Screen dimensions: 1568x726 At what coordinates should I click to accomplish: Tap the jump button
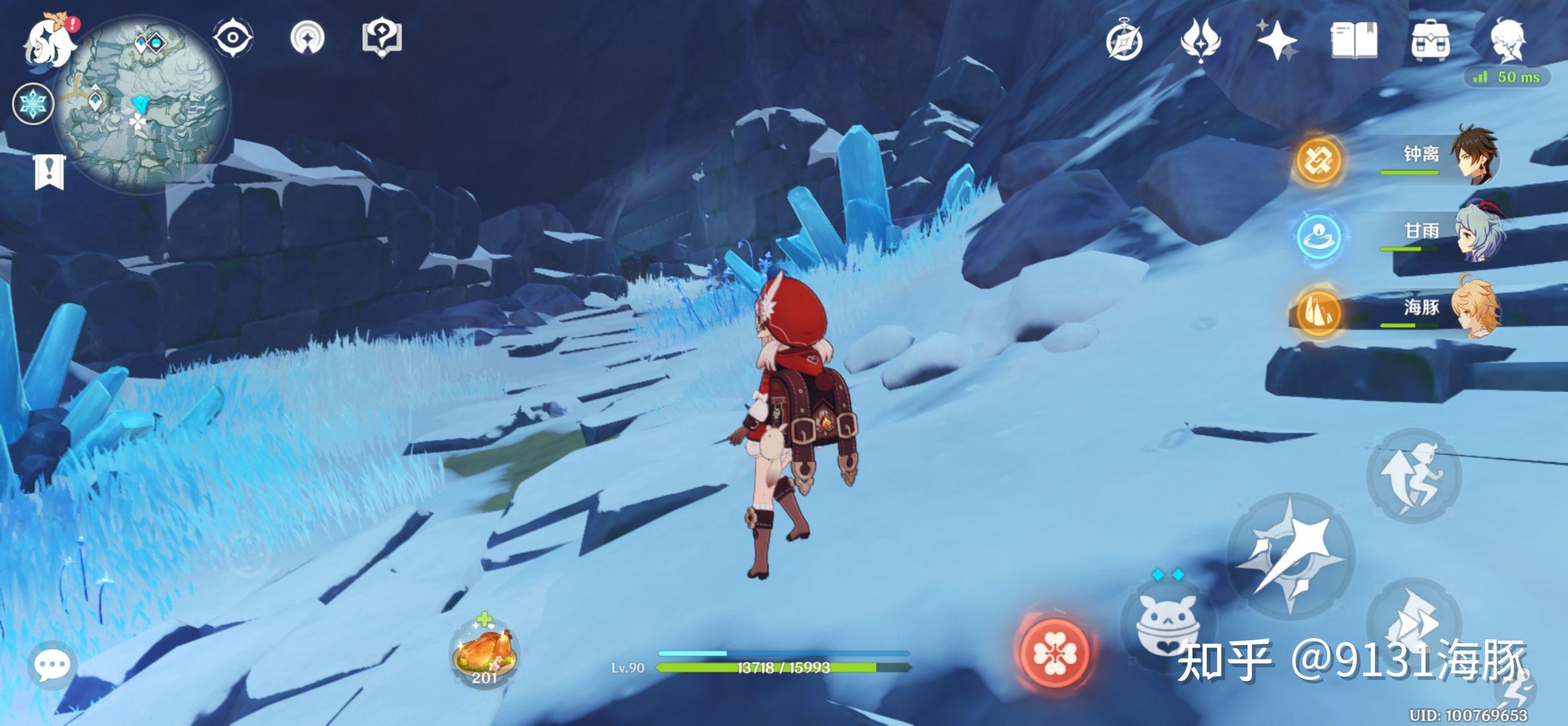1413,476
